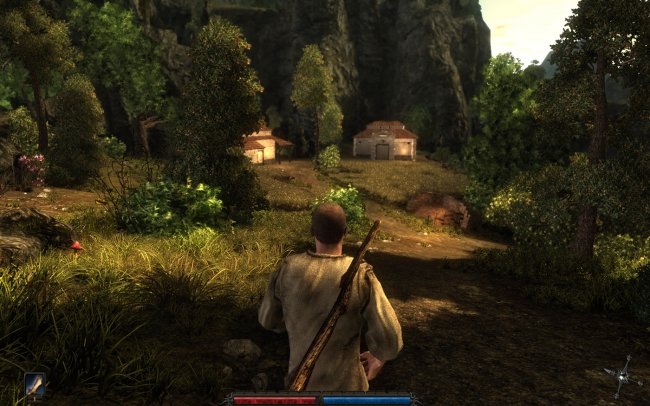Click the compass star icon
The height and width of the screenshot is (406, 650).
click(622, 376)
